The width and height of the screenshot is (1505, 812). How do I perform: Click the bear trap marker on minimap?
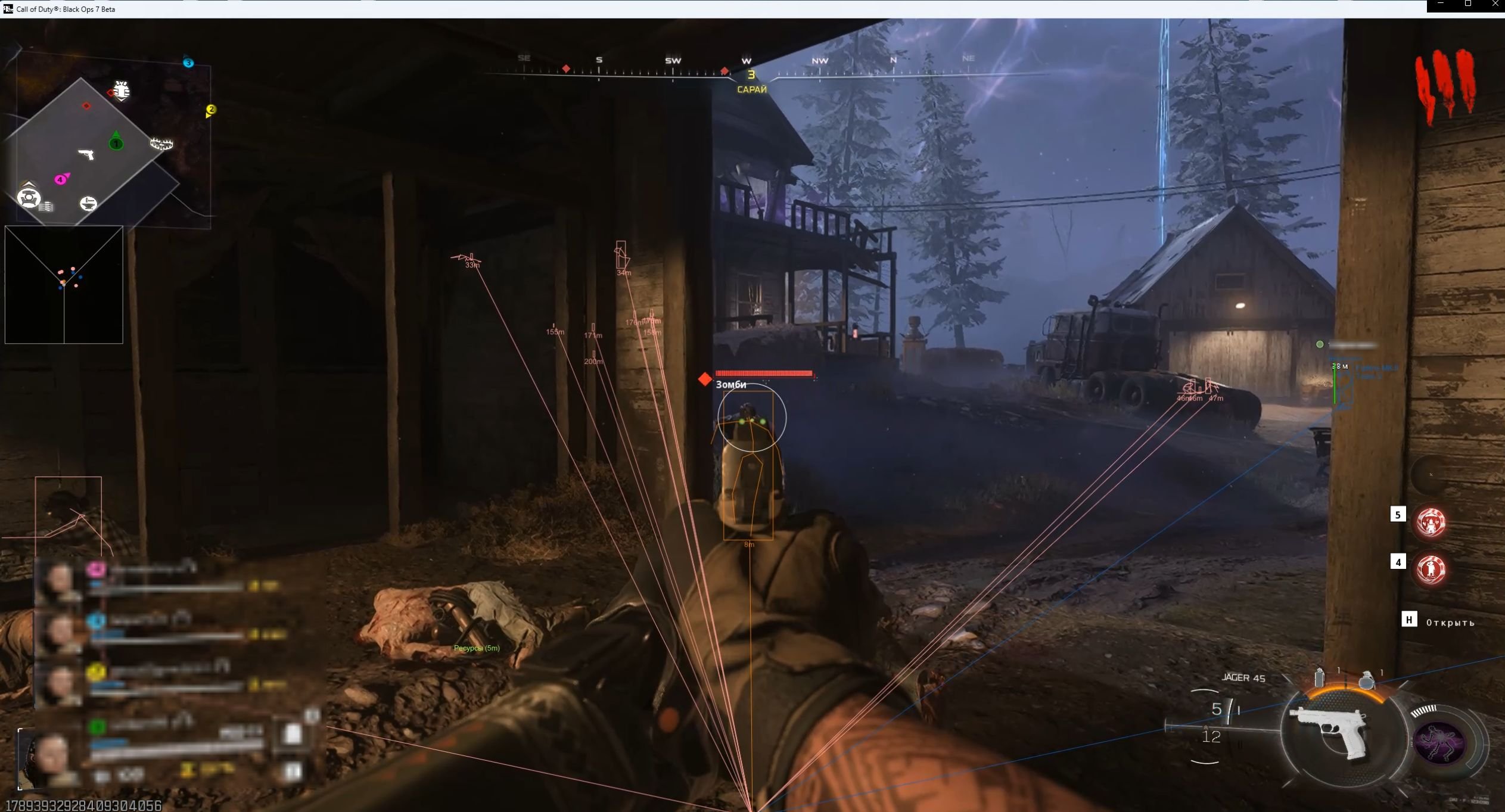pyautogui.click(x=161, y=144)
